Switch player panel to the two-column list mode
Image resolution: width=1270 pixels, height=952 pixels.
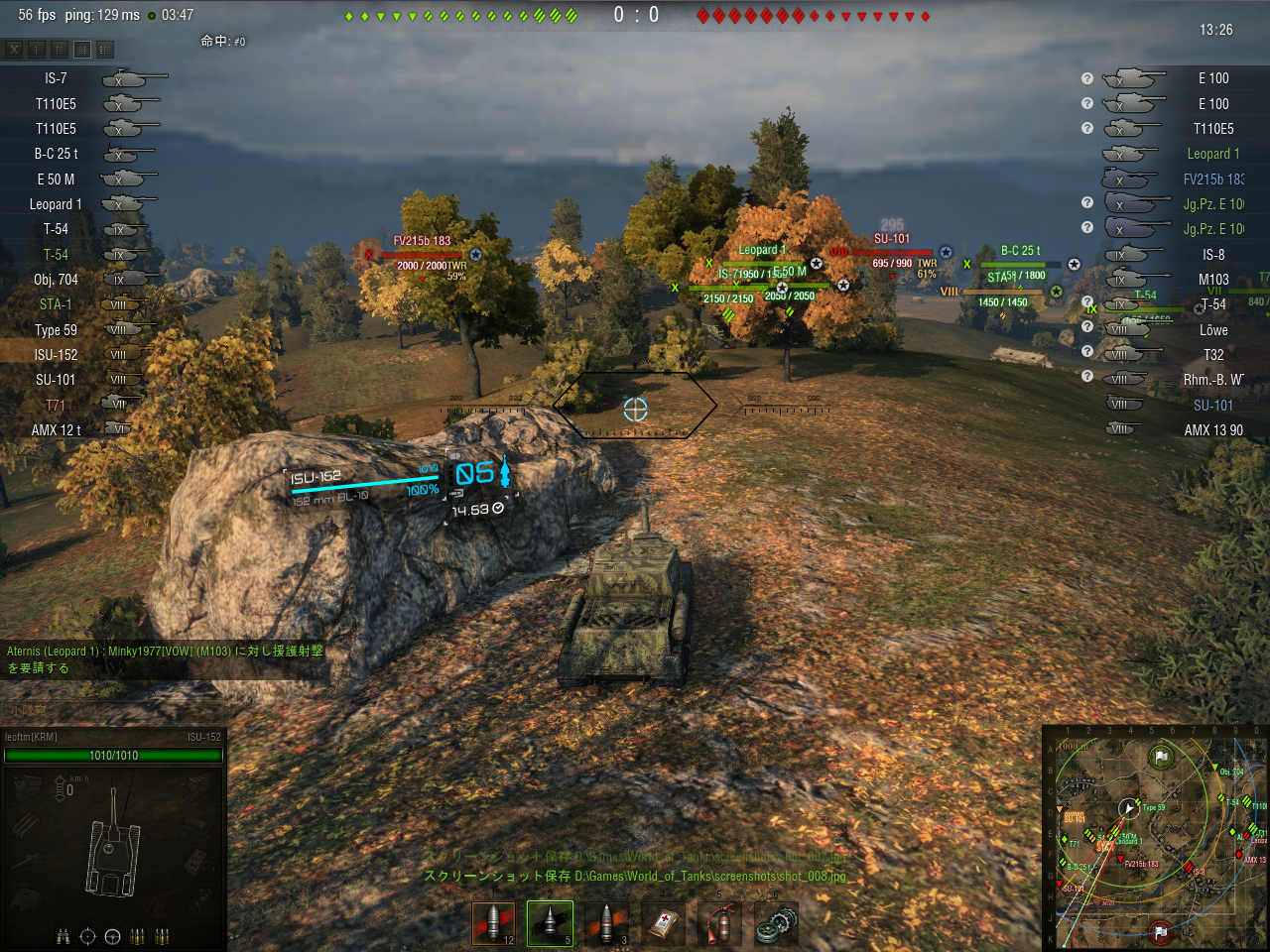(x=60, y=49)
